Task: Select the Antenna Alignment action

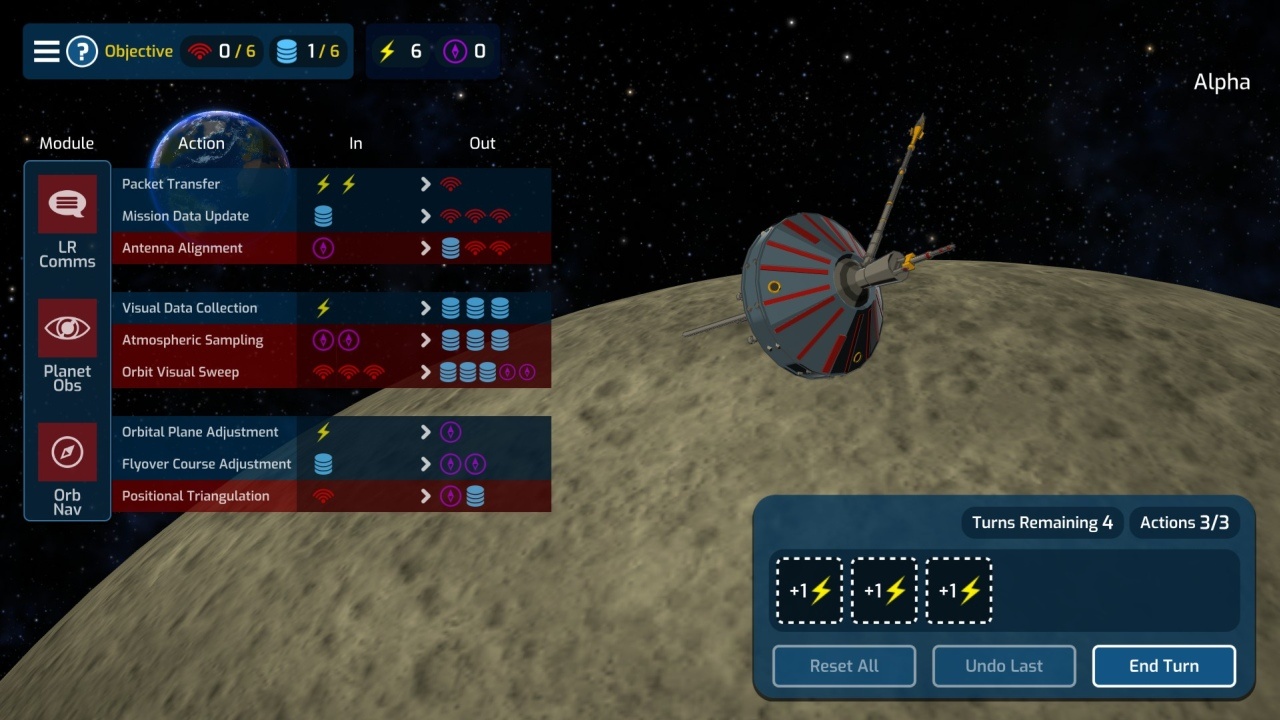Action: coord(182,248)
